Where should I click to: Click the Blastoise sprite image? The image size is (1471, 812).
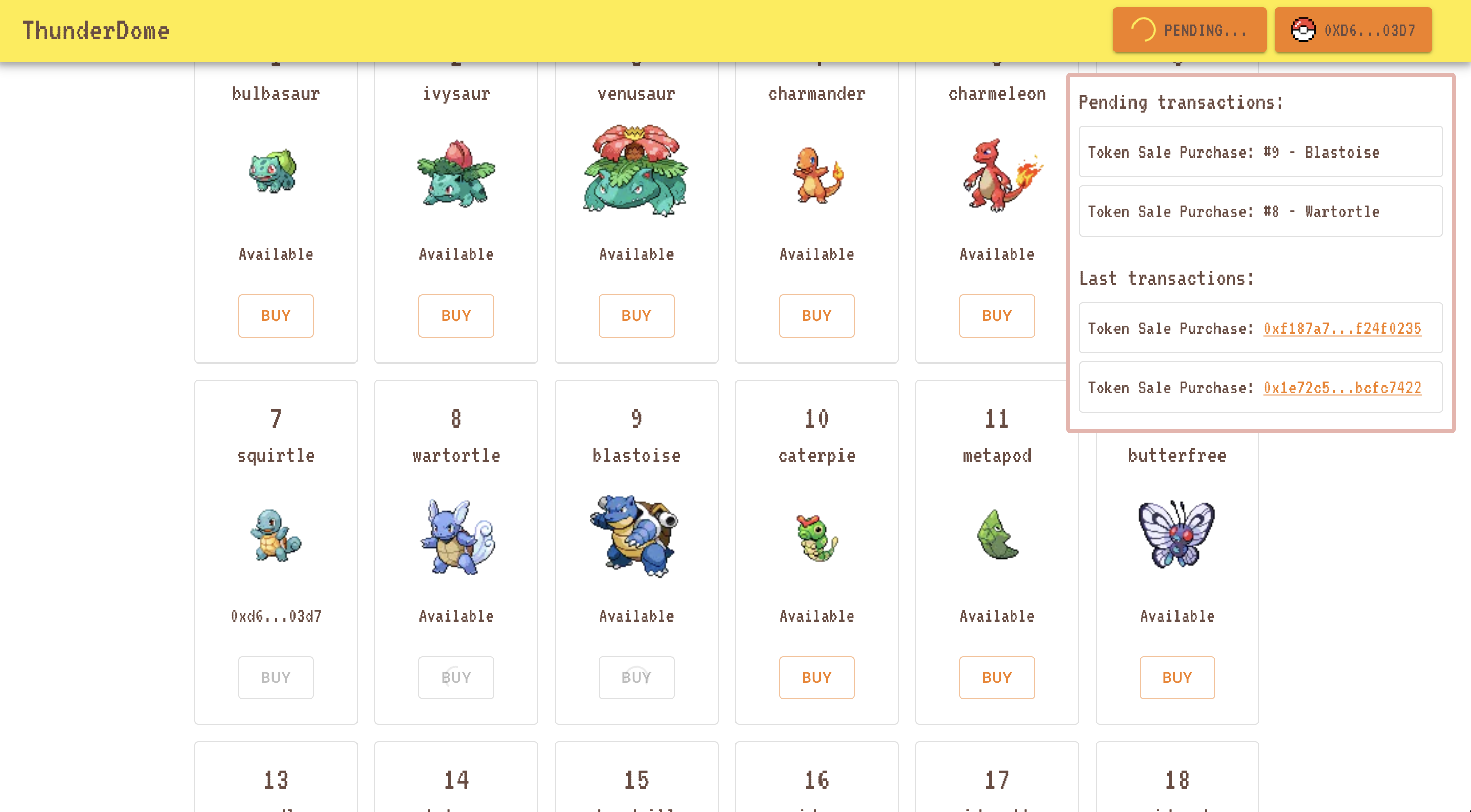click(636, 537)
